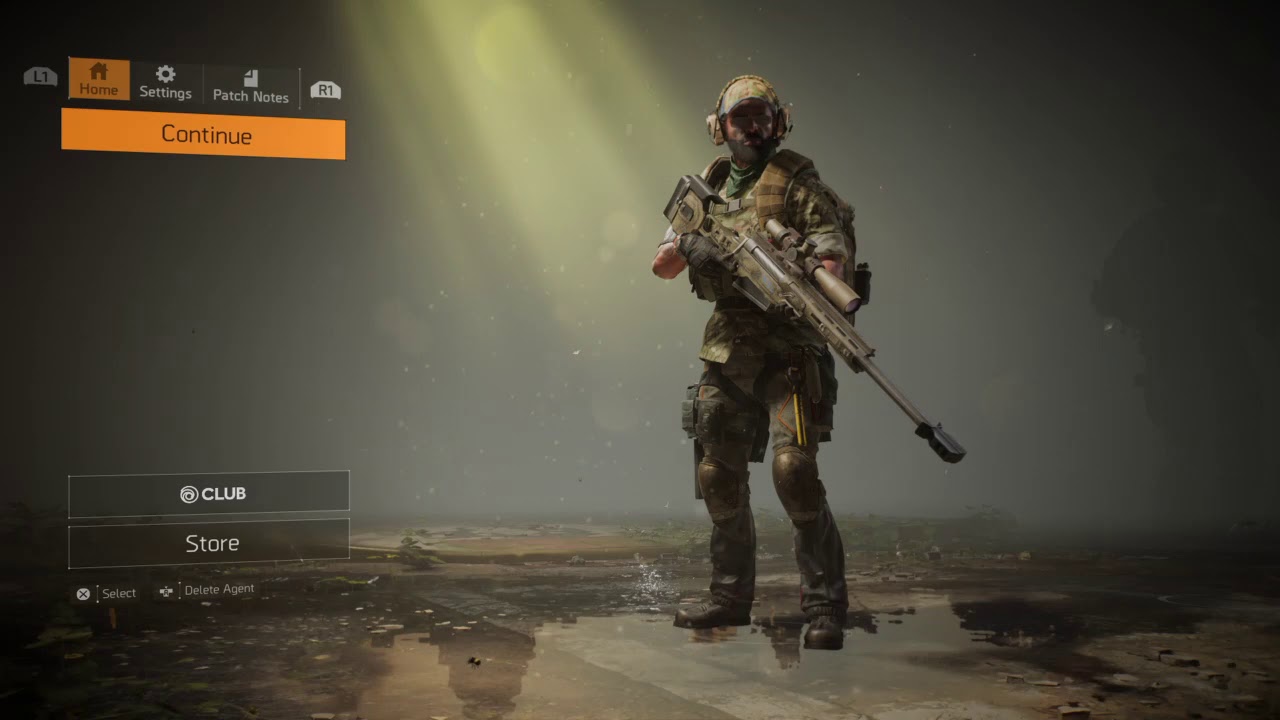The image size is (1280, 720).
Task: View the Patch Notes tab
Action: point(250,86)
